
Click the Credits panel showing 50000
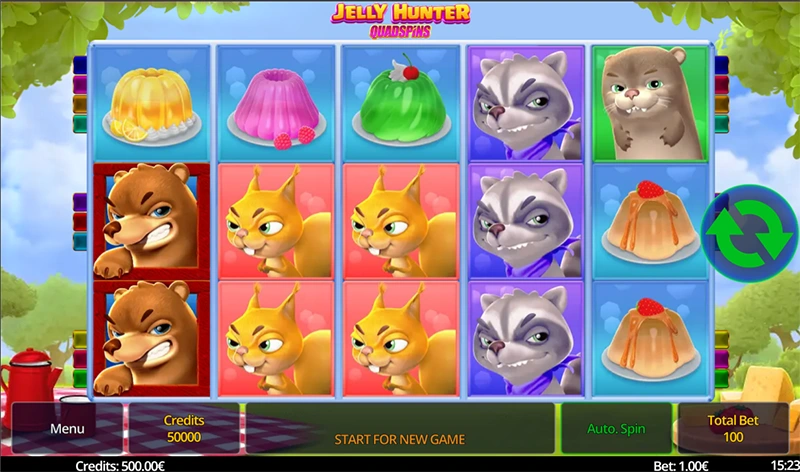point(182,429)
